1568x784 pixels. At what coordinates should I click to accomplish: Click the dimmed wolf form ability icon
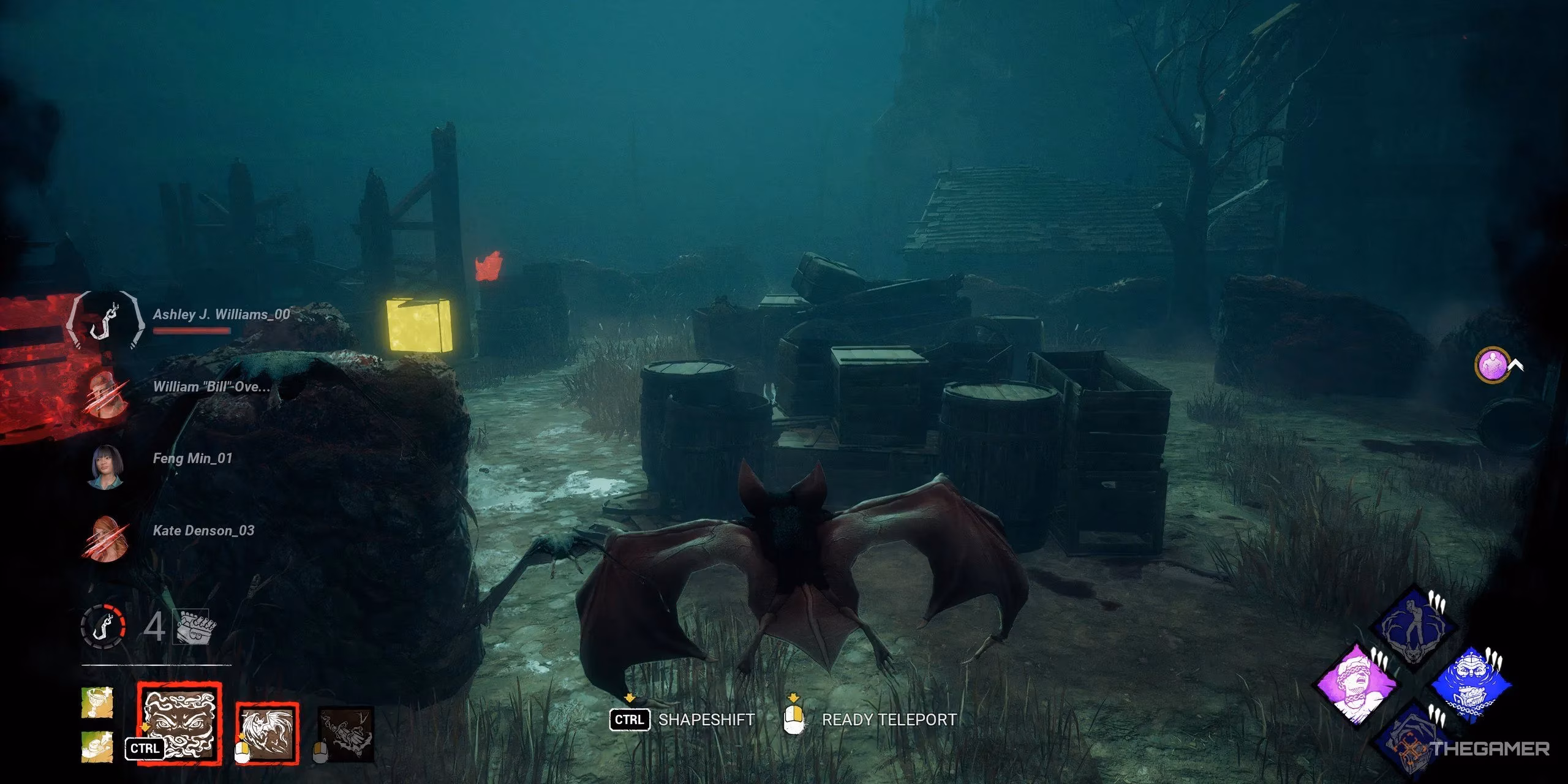click(346, 734)
